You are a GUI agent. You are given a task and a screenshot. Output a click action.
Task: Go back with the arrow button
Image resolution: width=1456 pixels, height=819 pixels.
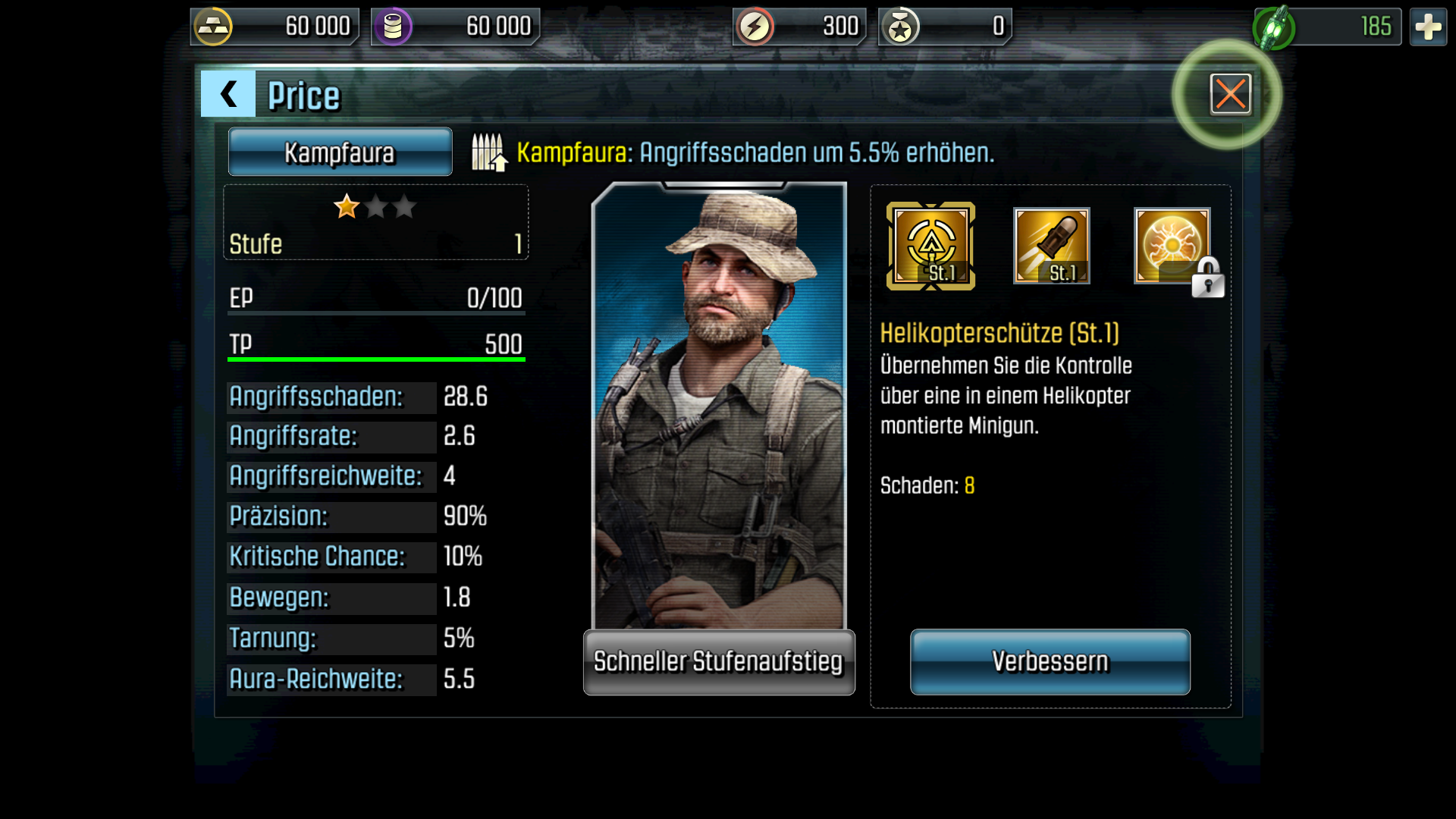click(227, 94)
